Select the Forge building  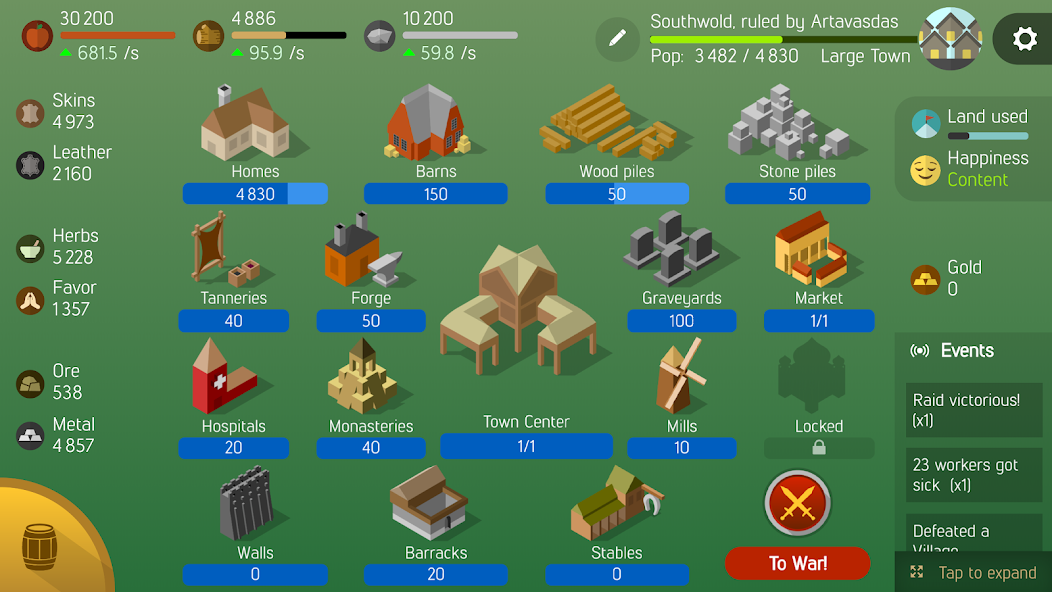pyautogui.click(x=362, y=257)
